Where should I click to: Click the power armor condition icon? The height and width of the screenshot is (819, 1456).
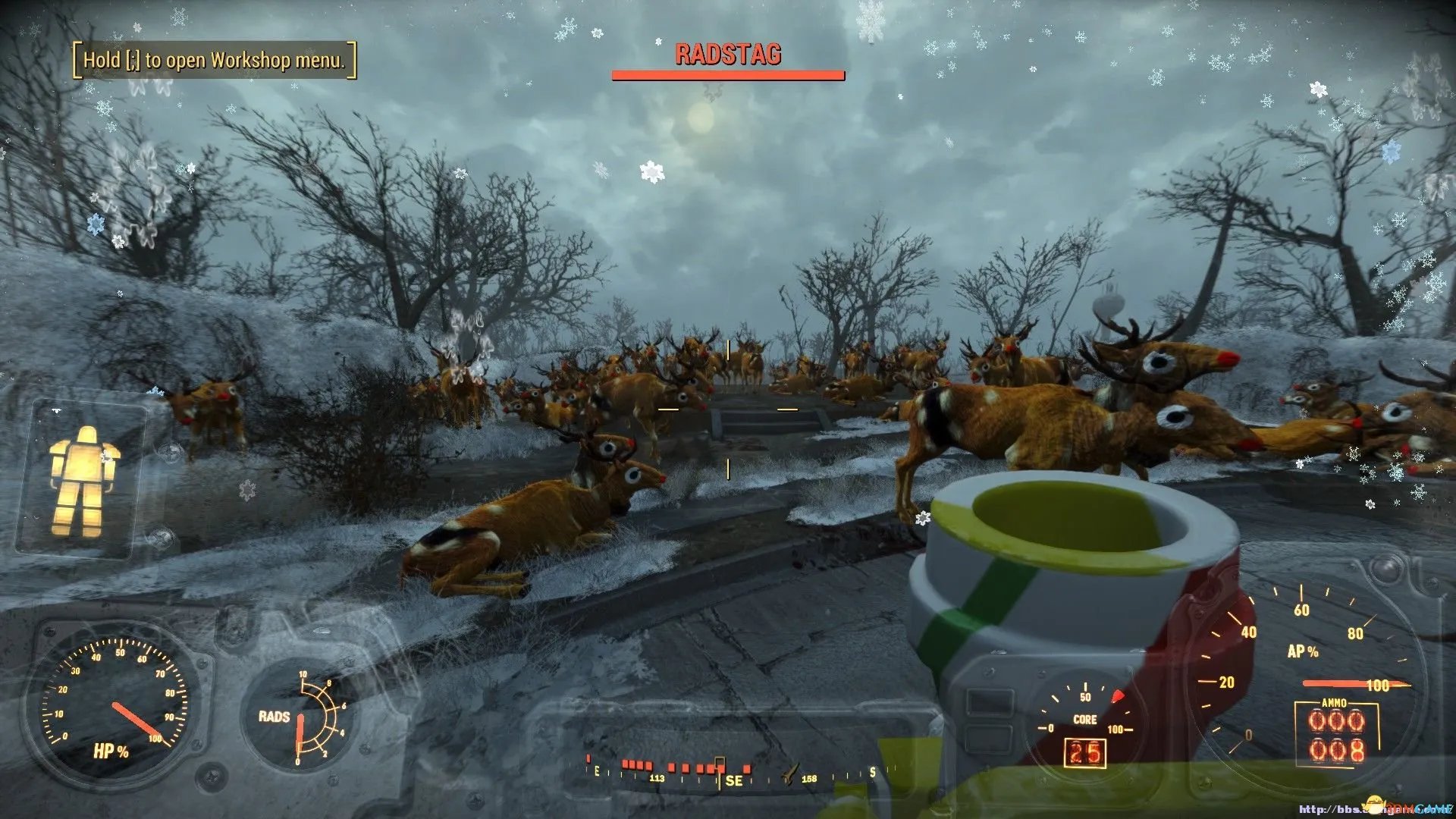coord(82,481)
